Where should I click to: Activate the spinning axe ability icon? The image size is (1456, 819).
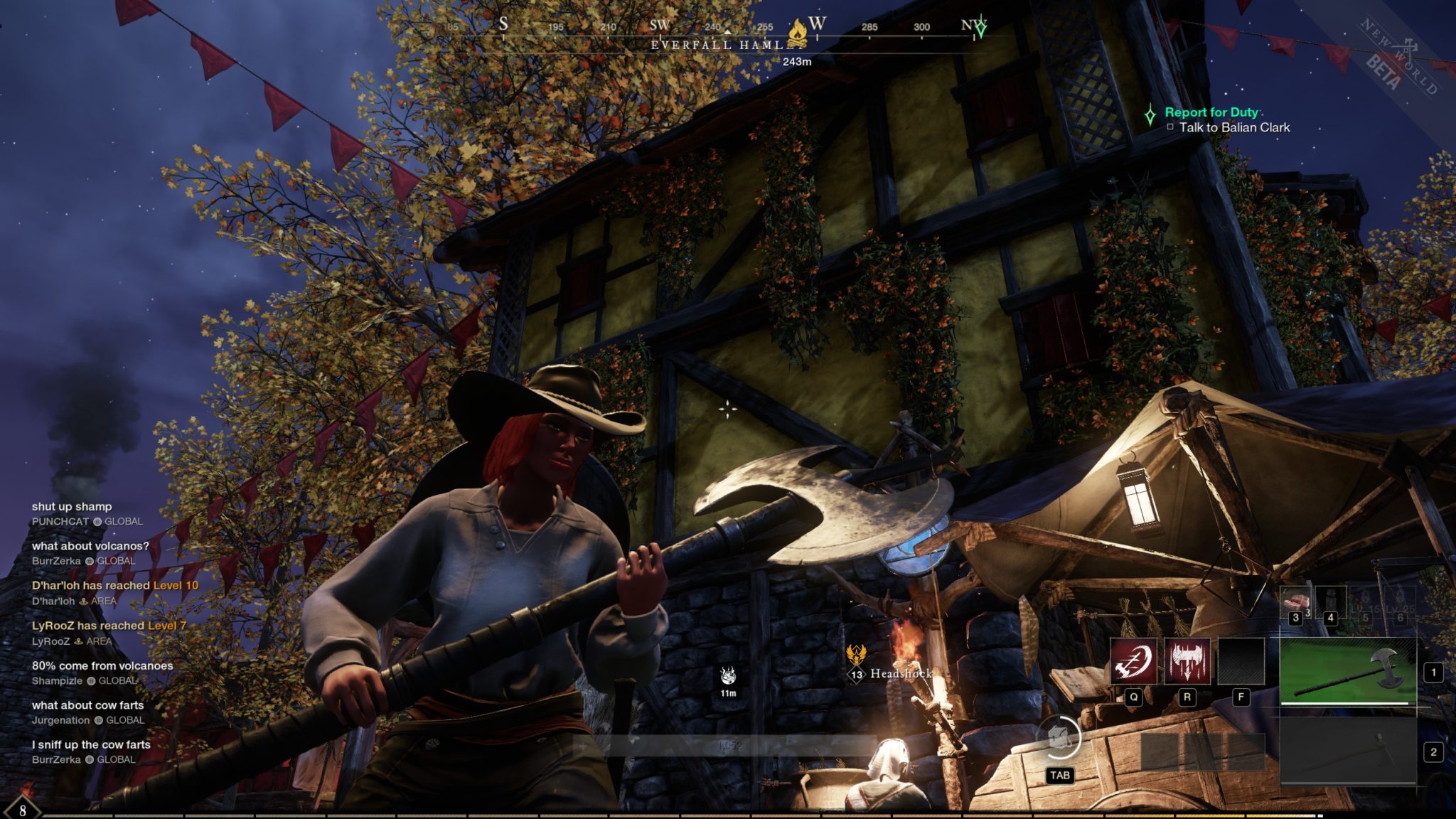click(1133, 661)
